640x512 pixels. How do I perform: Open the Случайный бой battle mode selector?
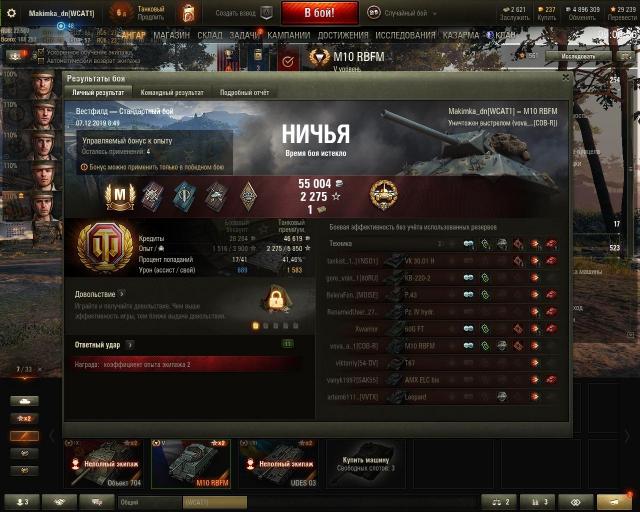(407, 12)
